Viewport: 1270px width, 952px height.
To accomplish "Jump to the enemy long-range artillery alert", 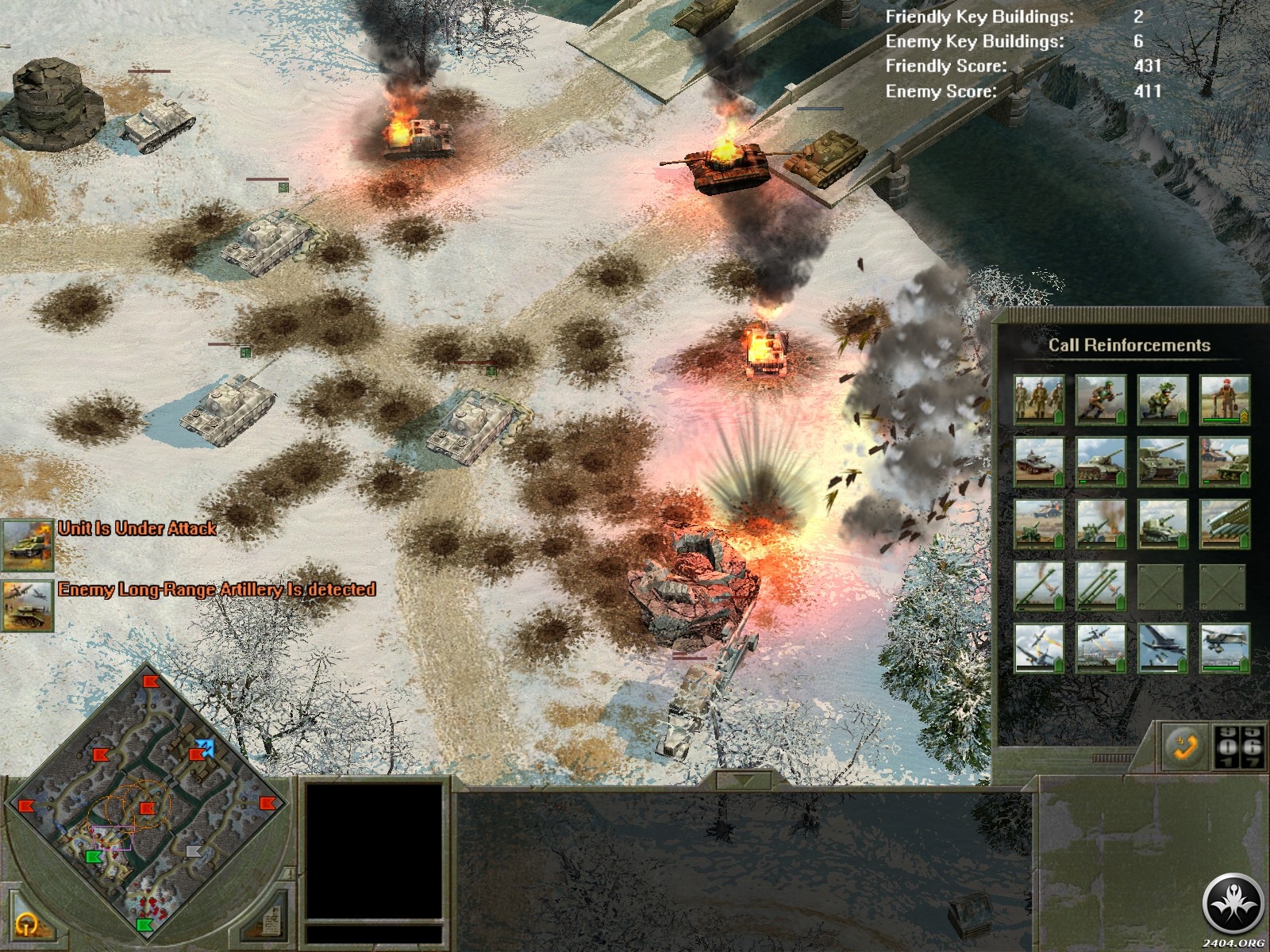I will click(x=27, y=606).
